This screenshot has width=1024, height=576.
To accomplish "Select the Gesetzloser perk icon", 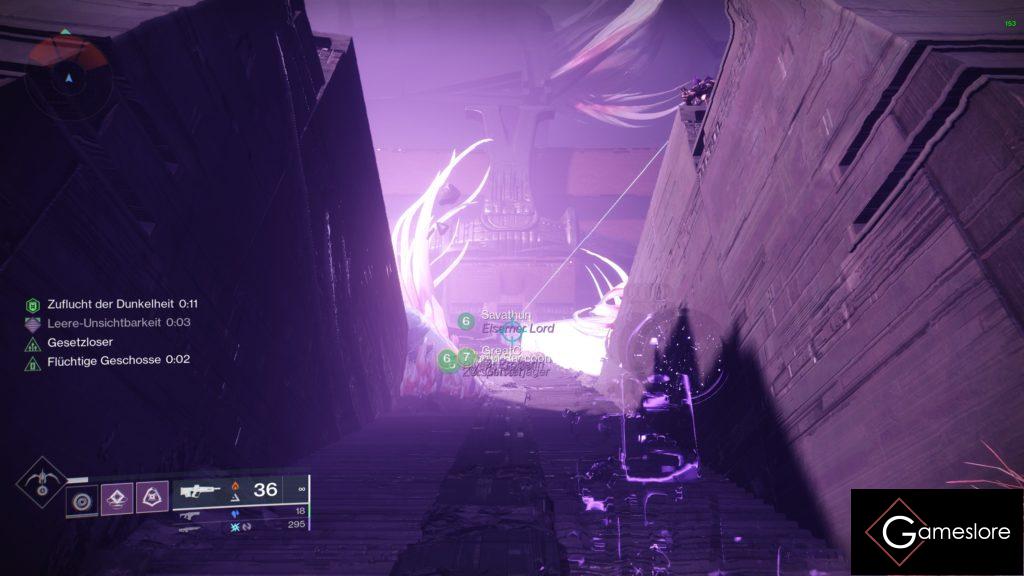I will [32, 342].
